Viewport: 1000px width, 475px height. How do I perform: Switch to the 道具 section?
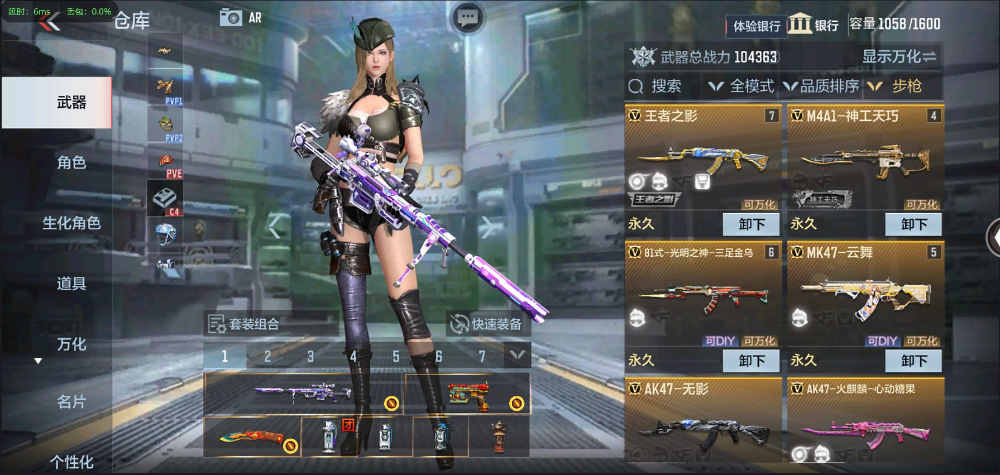click(71, 283)
